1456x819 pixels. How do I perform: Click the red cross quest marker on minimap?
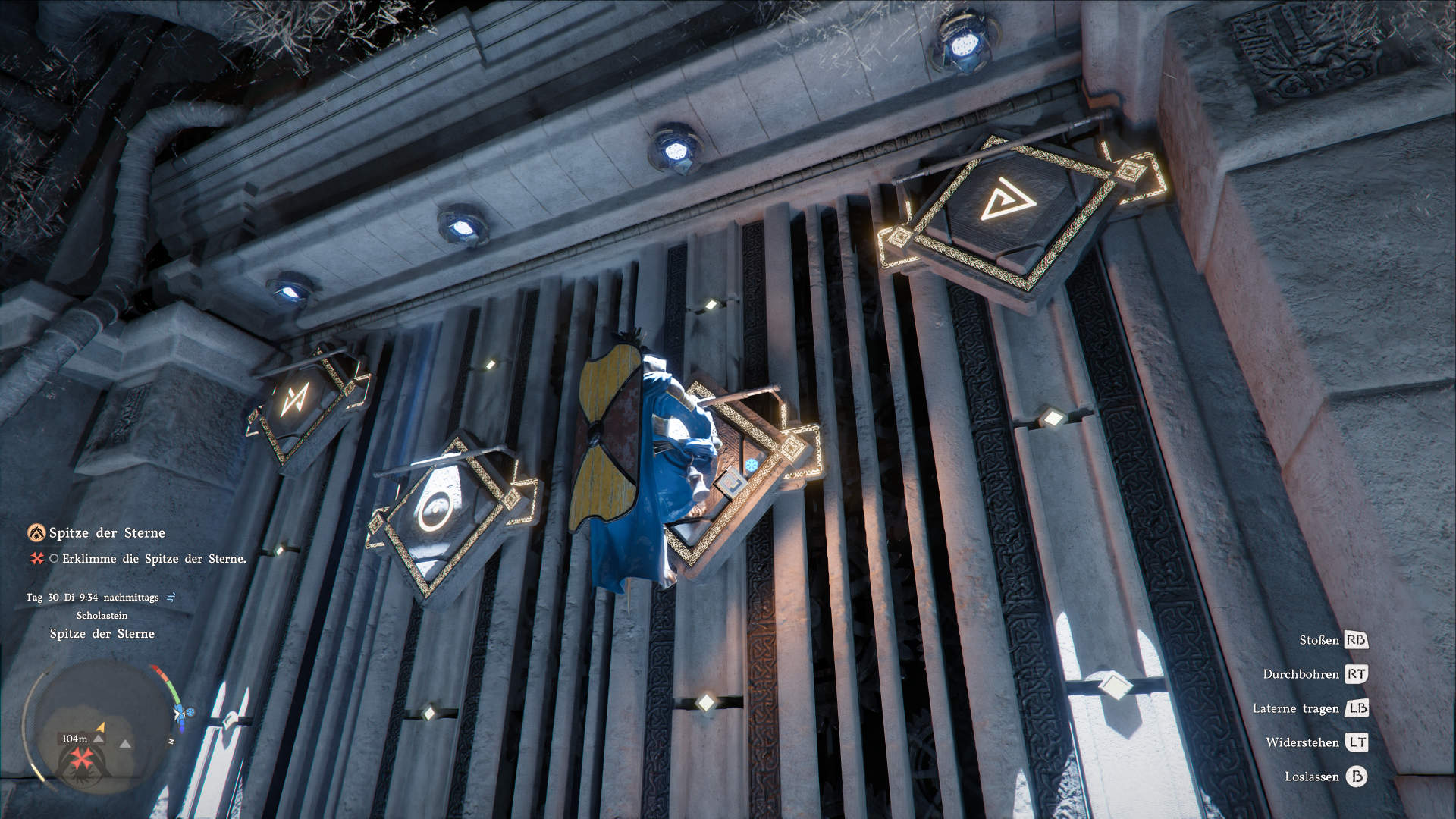(81, 757)
